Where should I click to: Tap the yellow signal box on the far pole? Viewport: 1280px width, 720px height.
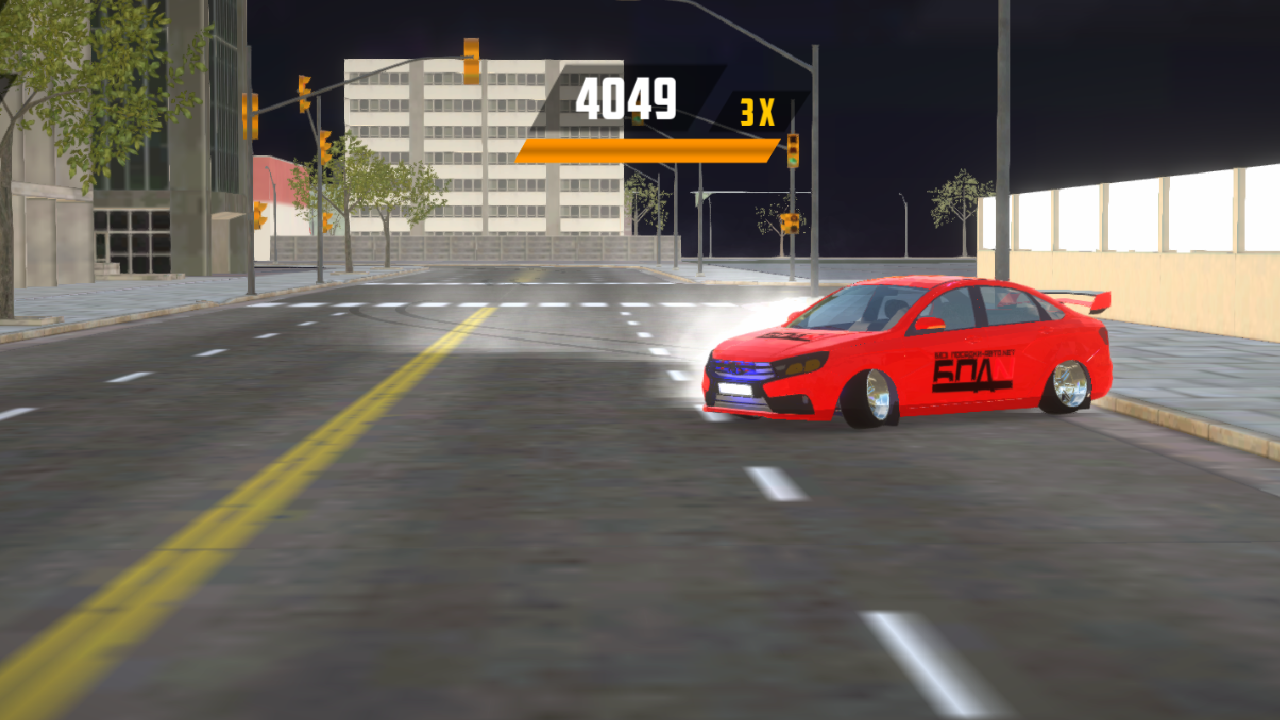789,222
